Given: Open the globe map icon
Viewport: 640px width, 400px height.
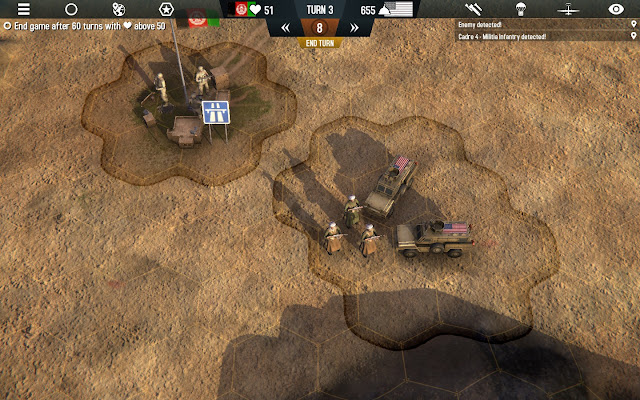Looking at the screenshot, I should [x=119, y=9].
